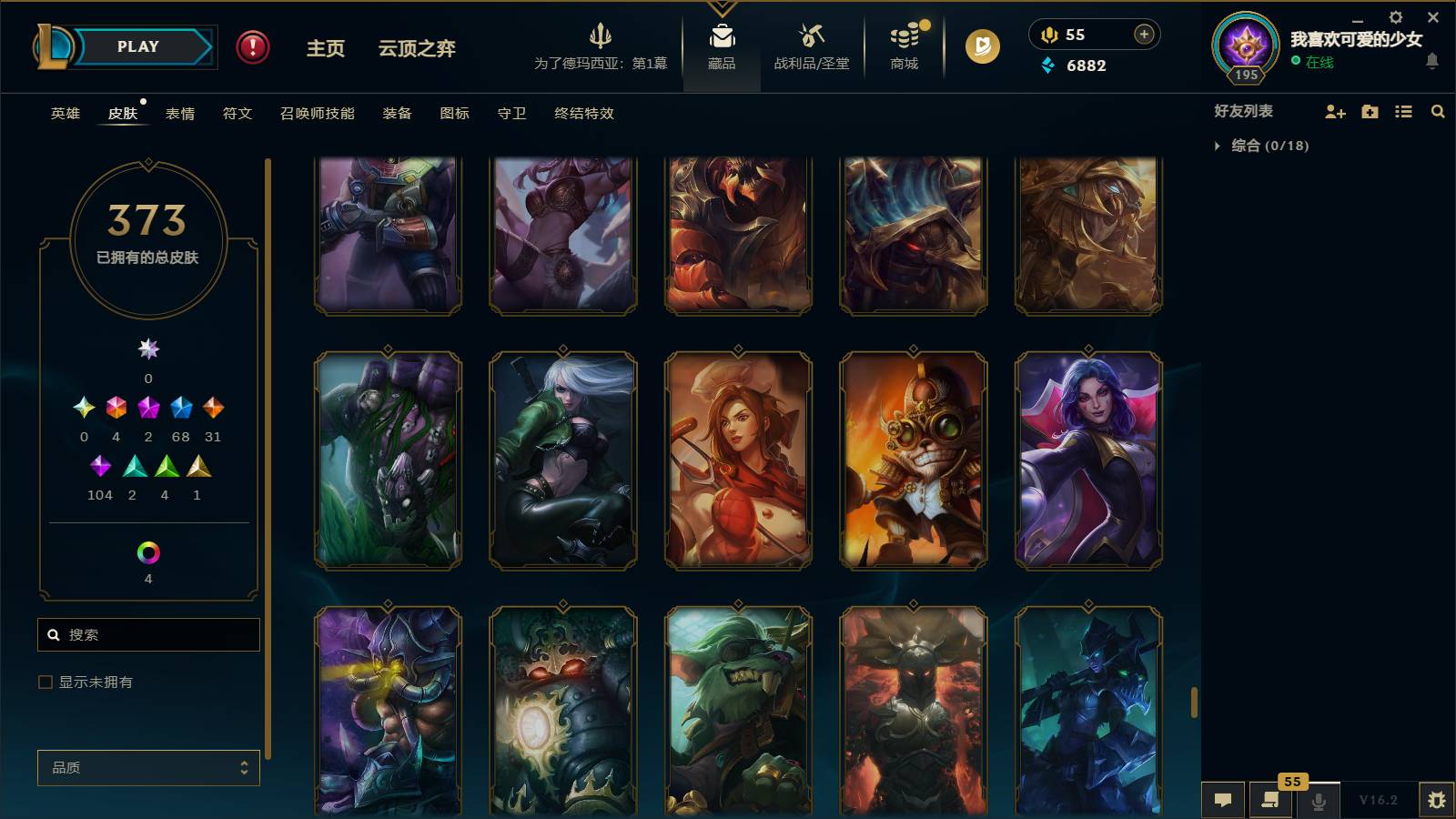The image size is (1456, 819).
Task: Open the 云顶之弈 menu item
Action: click(417, 50)
